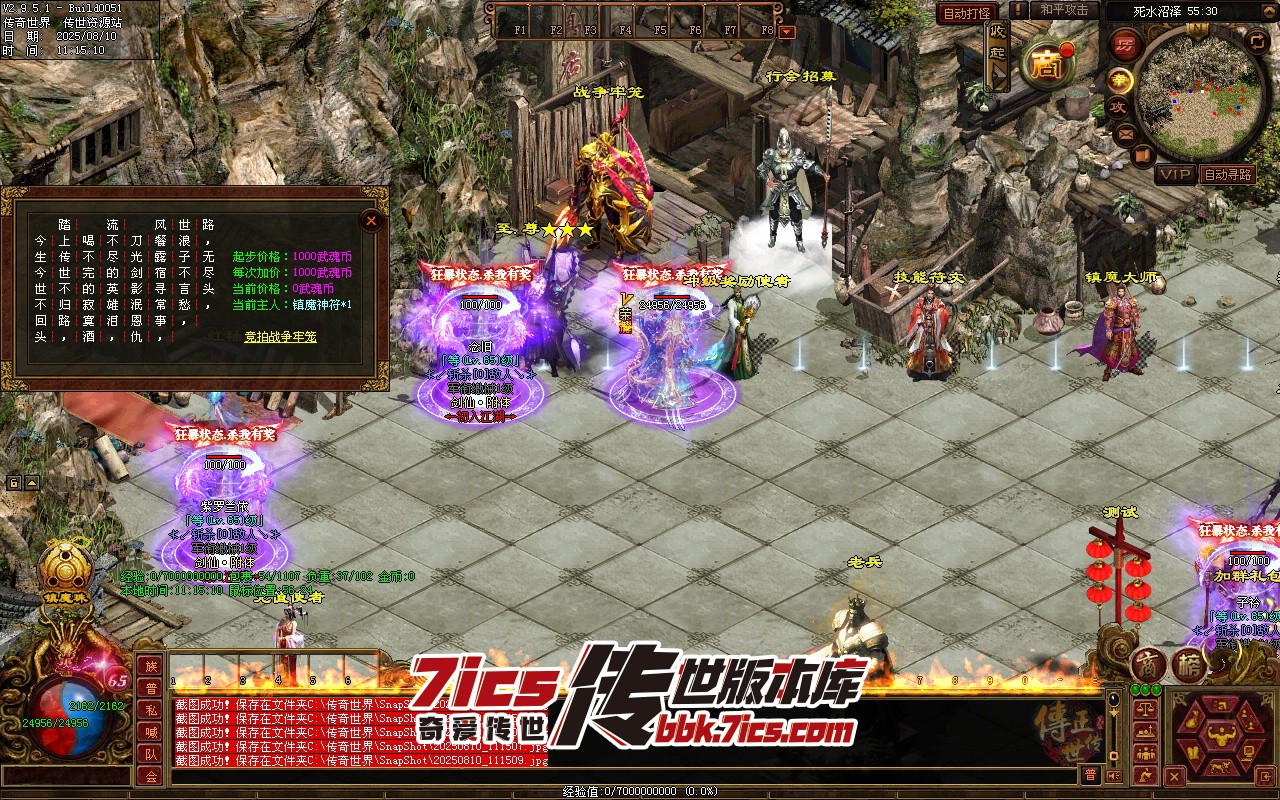Select the 队 team chat channel
The width and height of the screenshot is (1280, 800).
(x=150, y=754)
